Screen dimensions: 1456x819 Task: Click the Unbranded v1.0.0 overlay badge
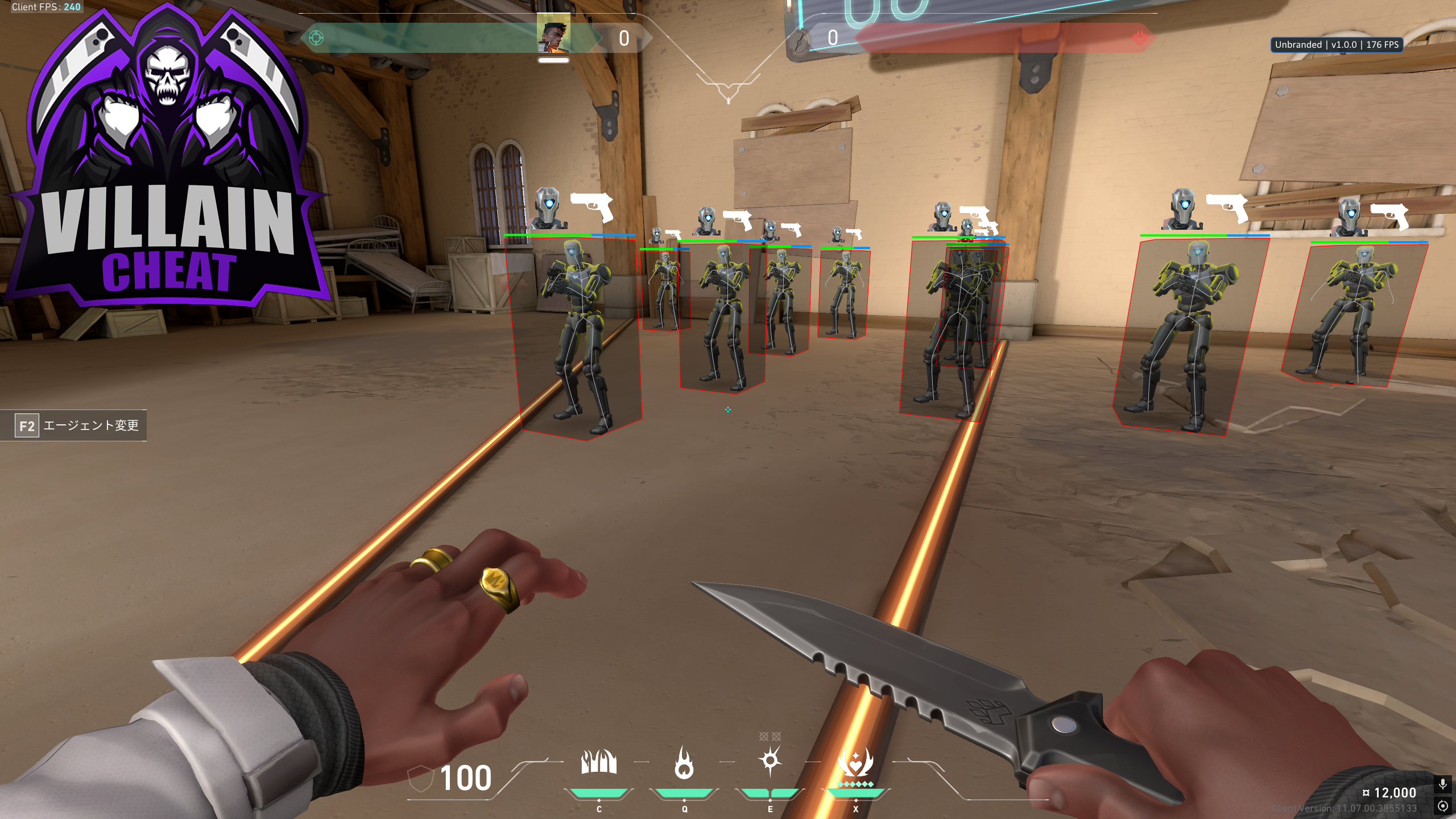[x=1336, y=44]
